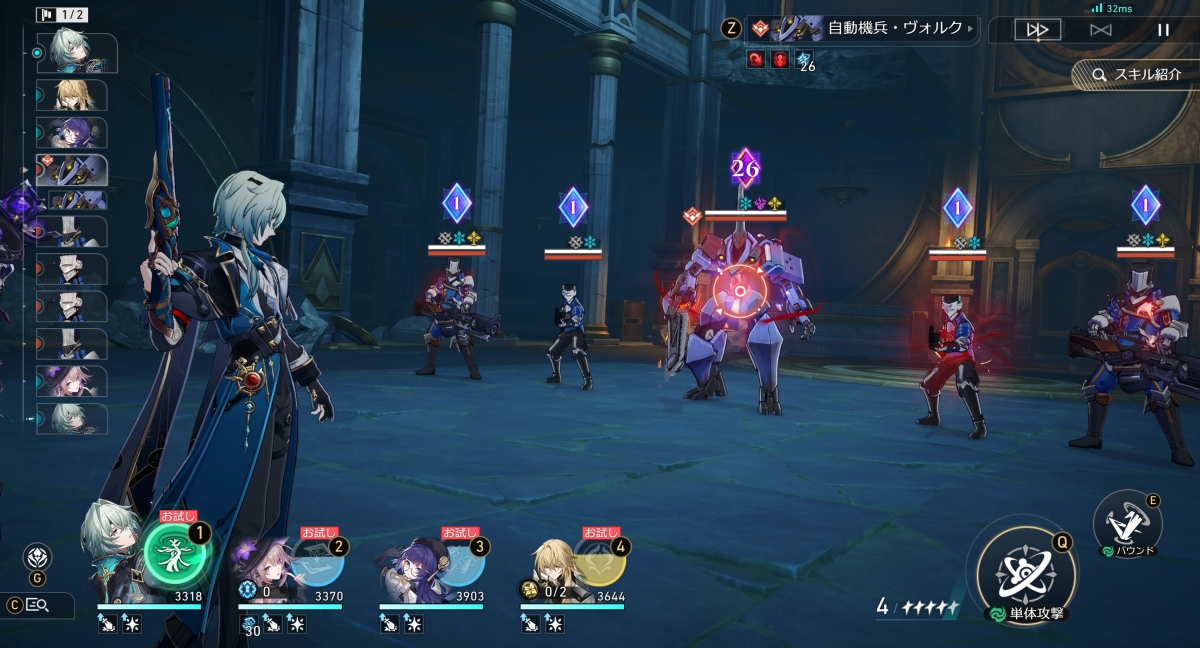The width and height of the screenshot is (1200, 648).
Task: Activate the ultimate numbered 2
Action: pyautogui.click(x=317, y=561)
